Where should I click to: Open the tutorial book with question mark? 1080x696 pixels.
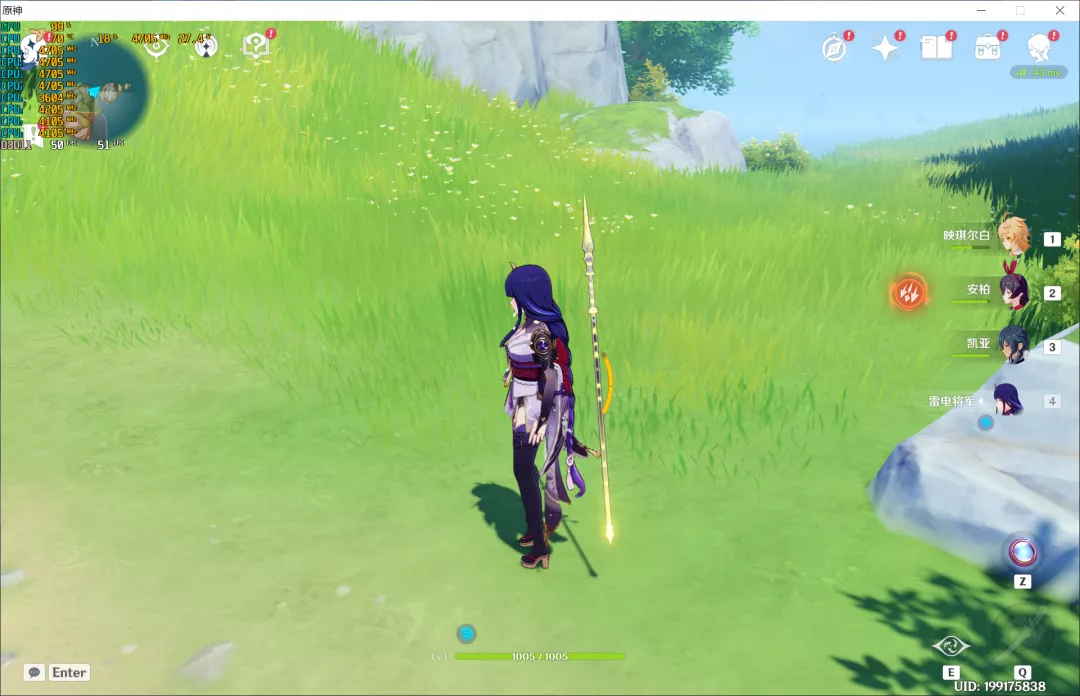click(256, 45)
